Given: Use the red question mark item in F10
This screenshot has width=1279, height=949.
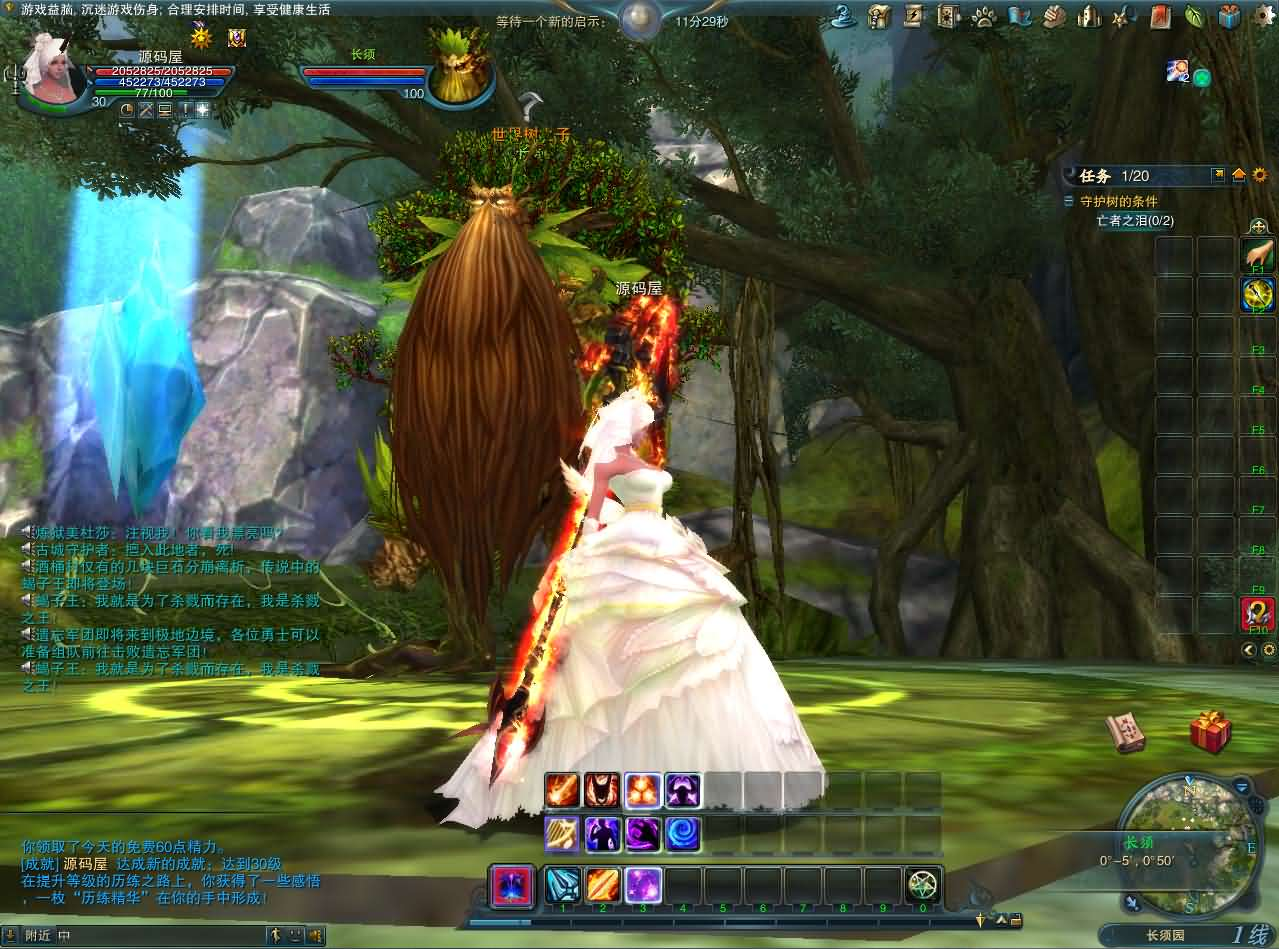Looking at the screenshot, I should tap(1257, 613).
